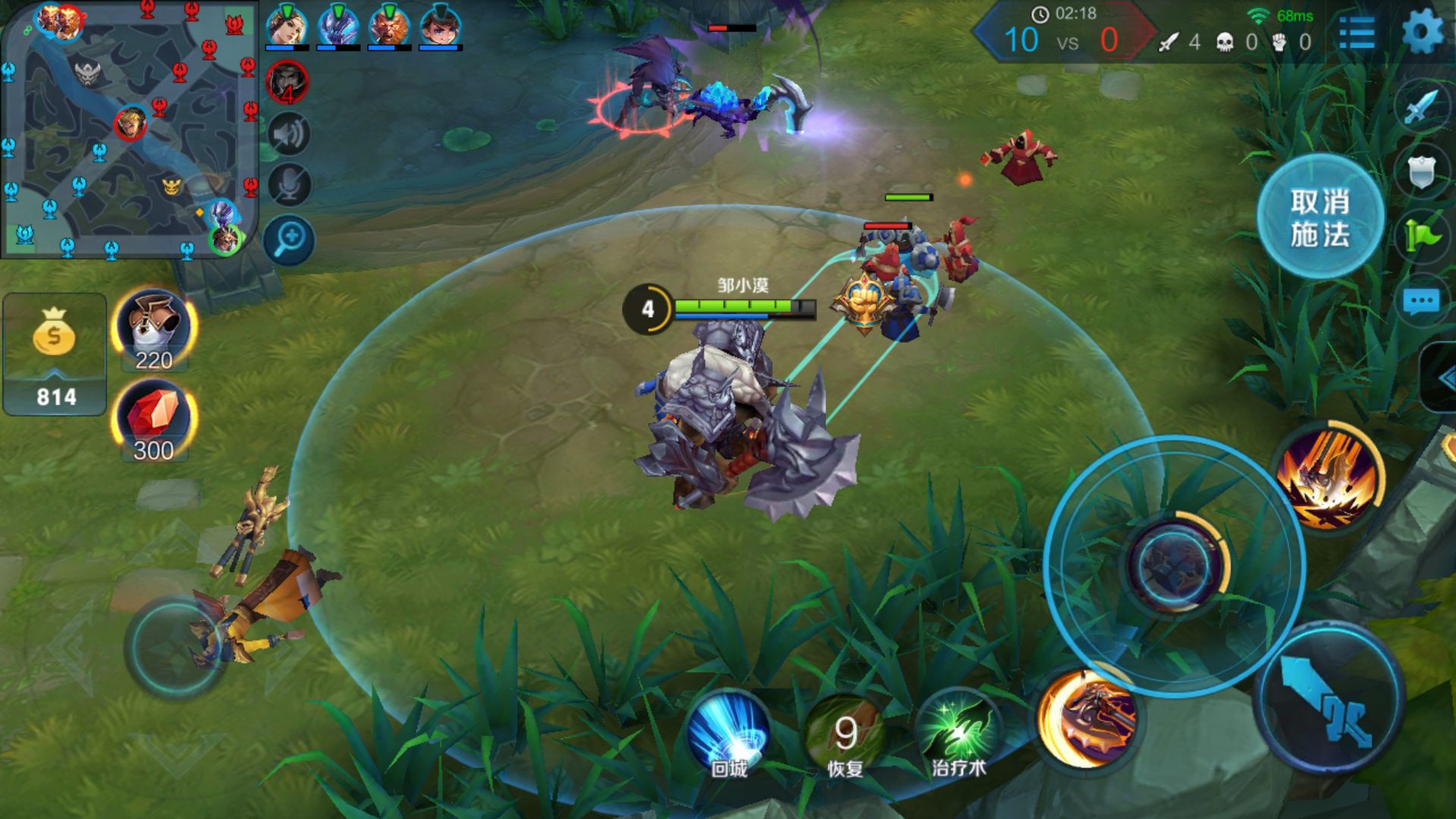Trigger the basic attack button
Image resolution: width=1456 pixels, height=819 pixels.
[x=1329, y=698]
